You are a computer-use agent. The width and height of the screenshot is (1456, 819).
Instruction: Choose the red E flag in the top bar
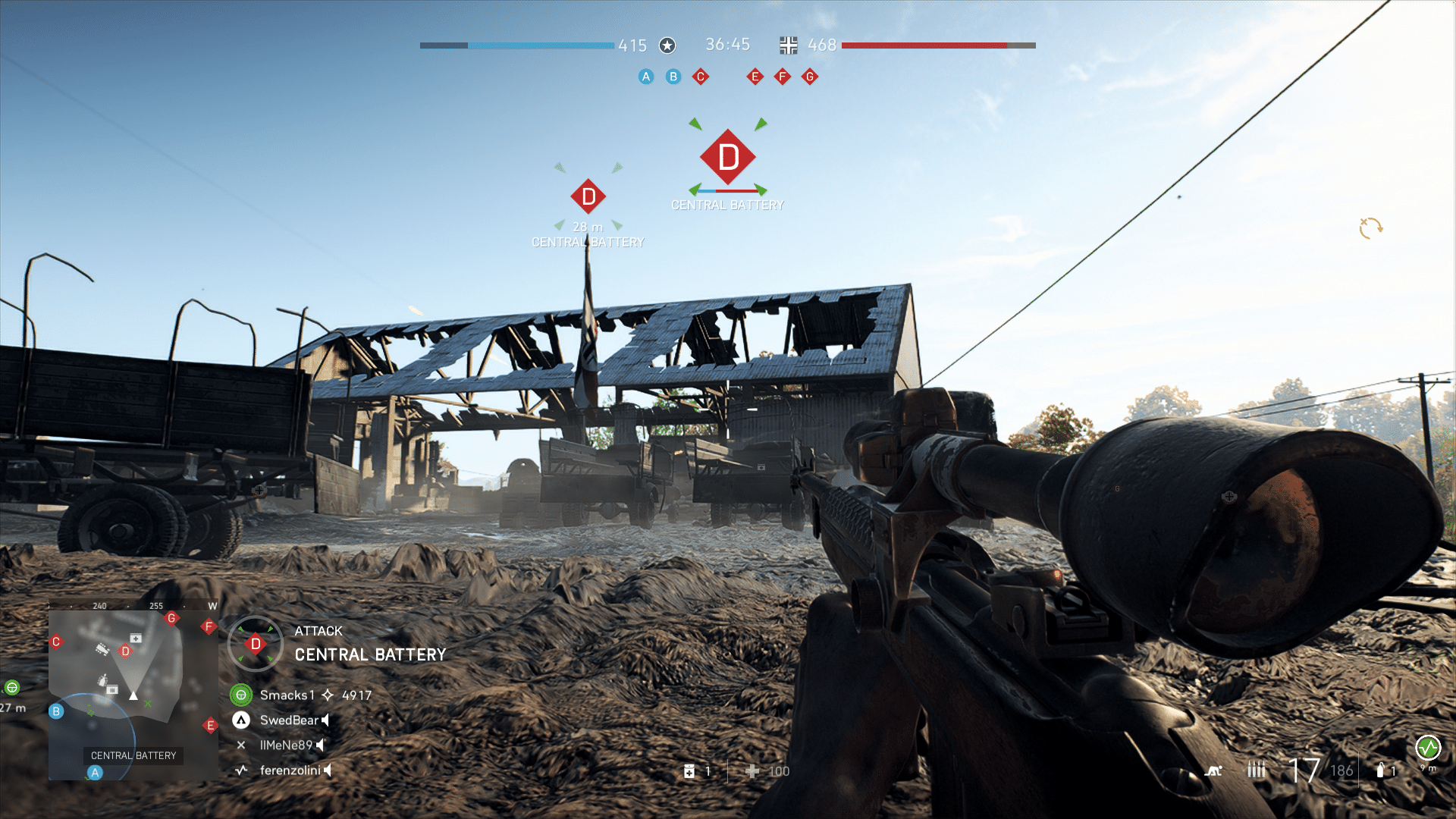(x=755, y=77)
